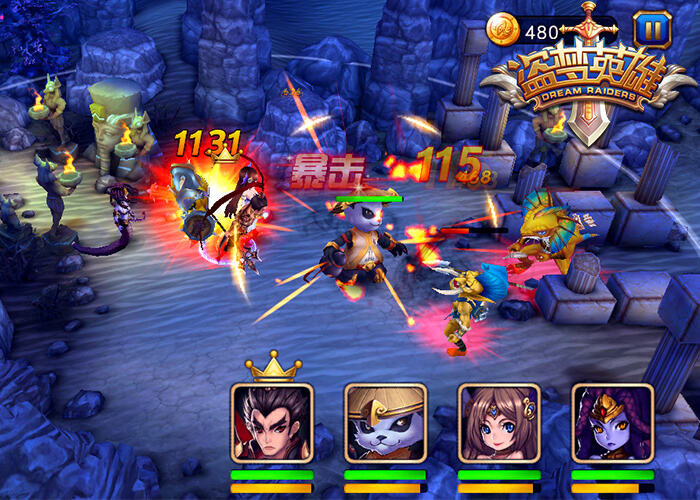
Task: Activate the panda hero portrait
Action: [x=385, y=422]
